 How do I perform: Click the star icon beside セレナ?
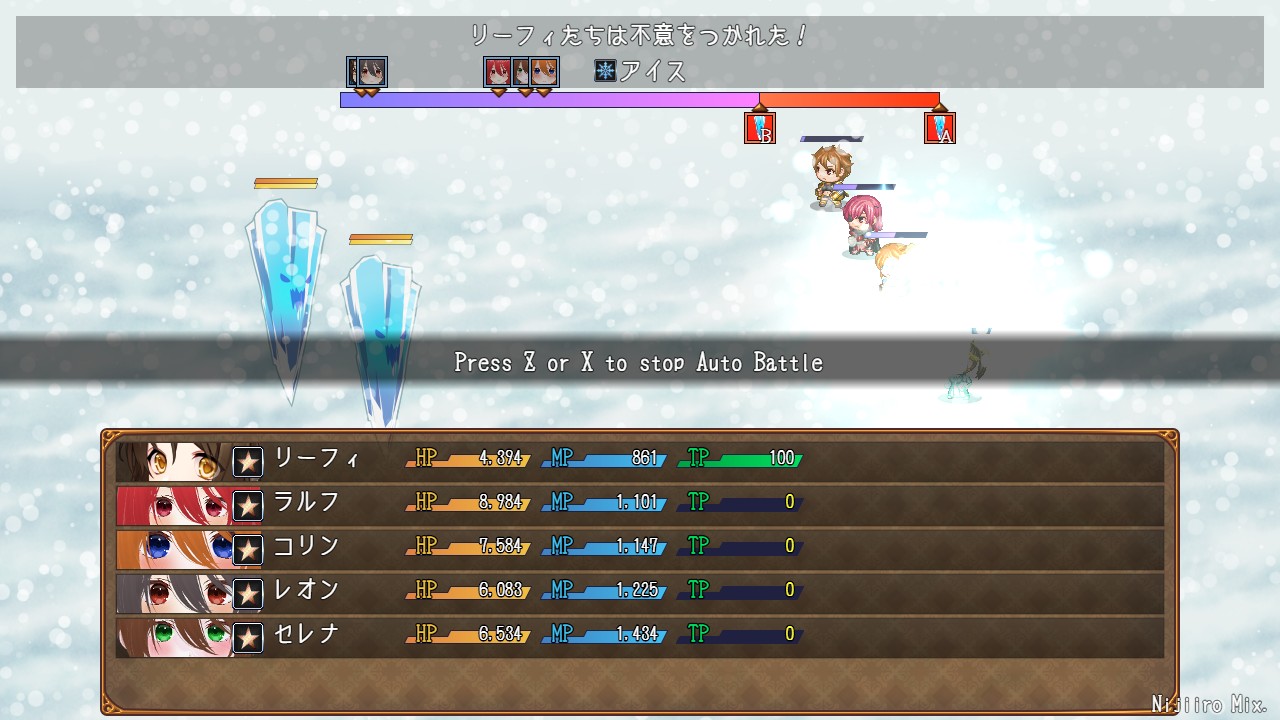coord(248,637)
